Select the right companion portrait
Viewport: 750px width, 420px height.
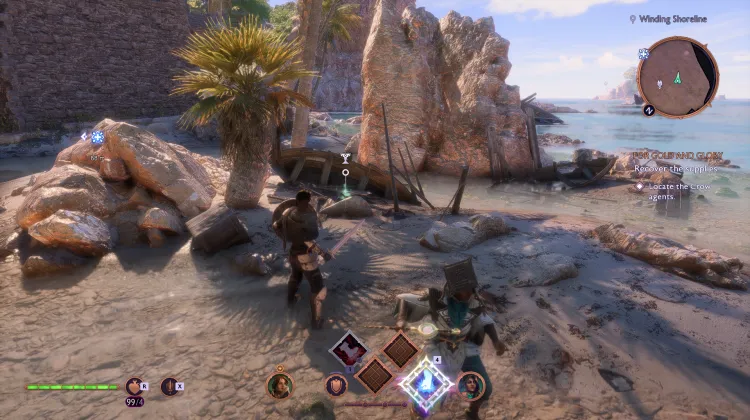pos(469,385)
